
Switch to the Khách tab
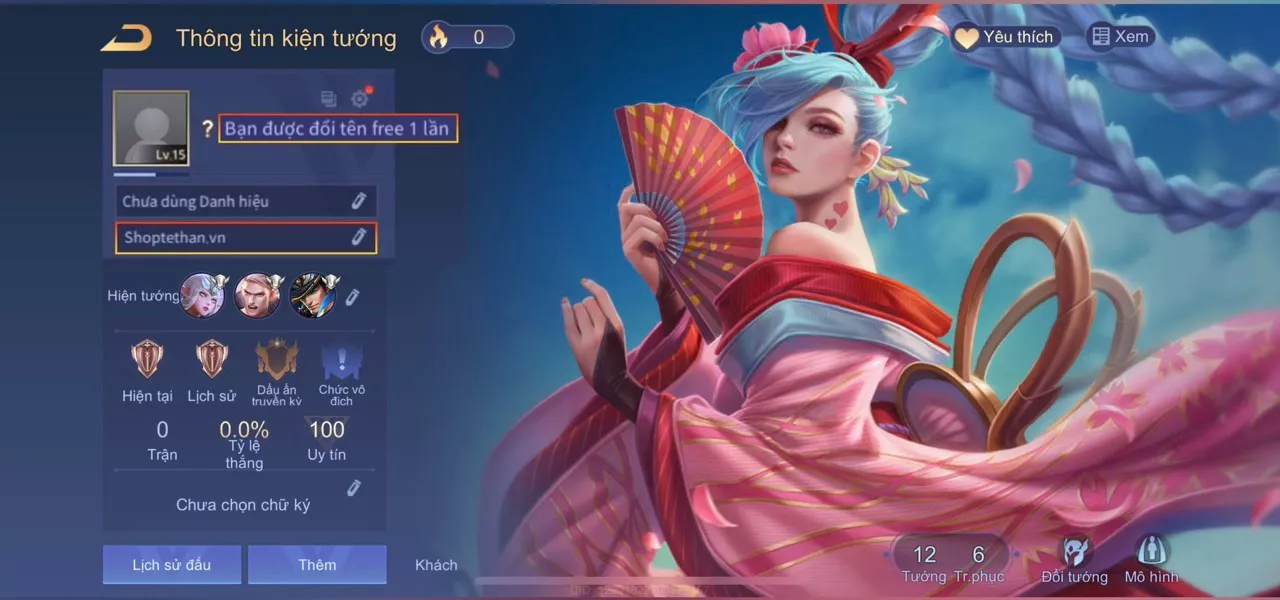point(436,565)
